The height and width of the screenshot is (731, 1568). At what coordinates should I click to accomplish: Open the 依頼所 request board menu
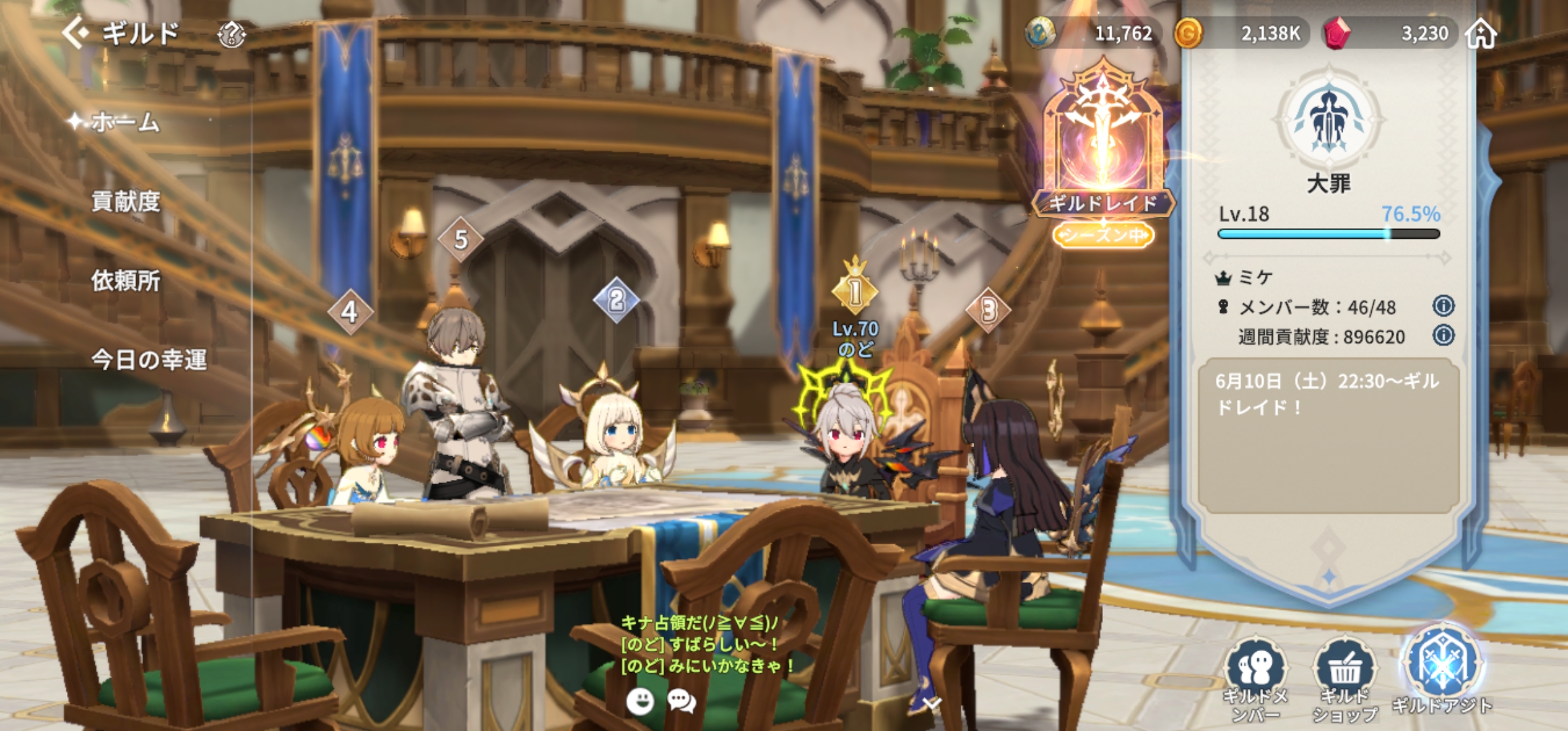(126, 280)
